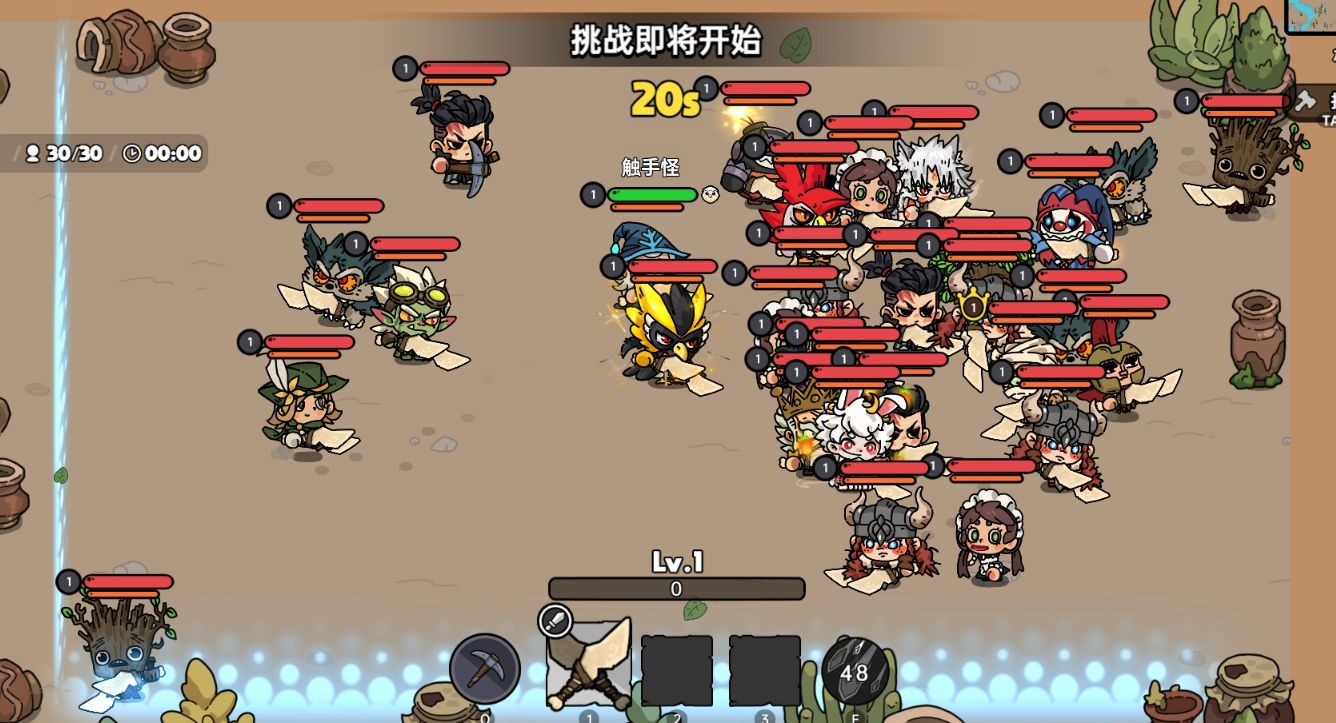Click the 挑战即将开始 announcement banner

point(667,43)
